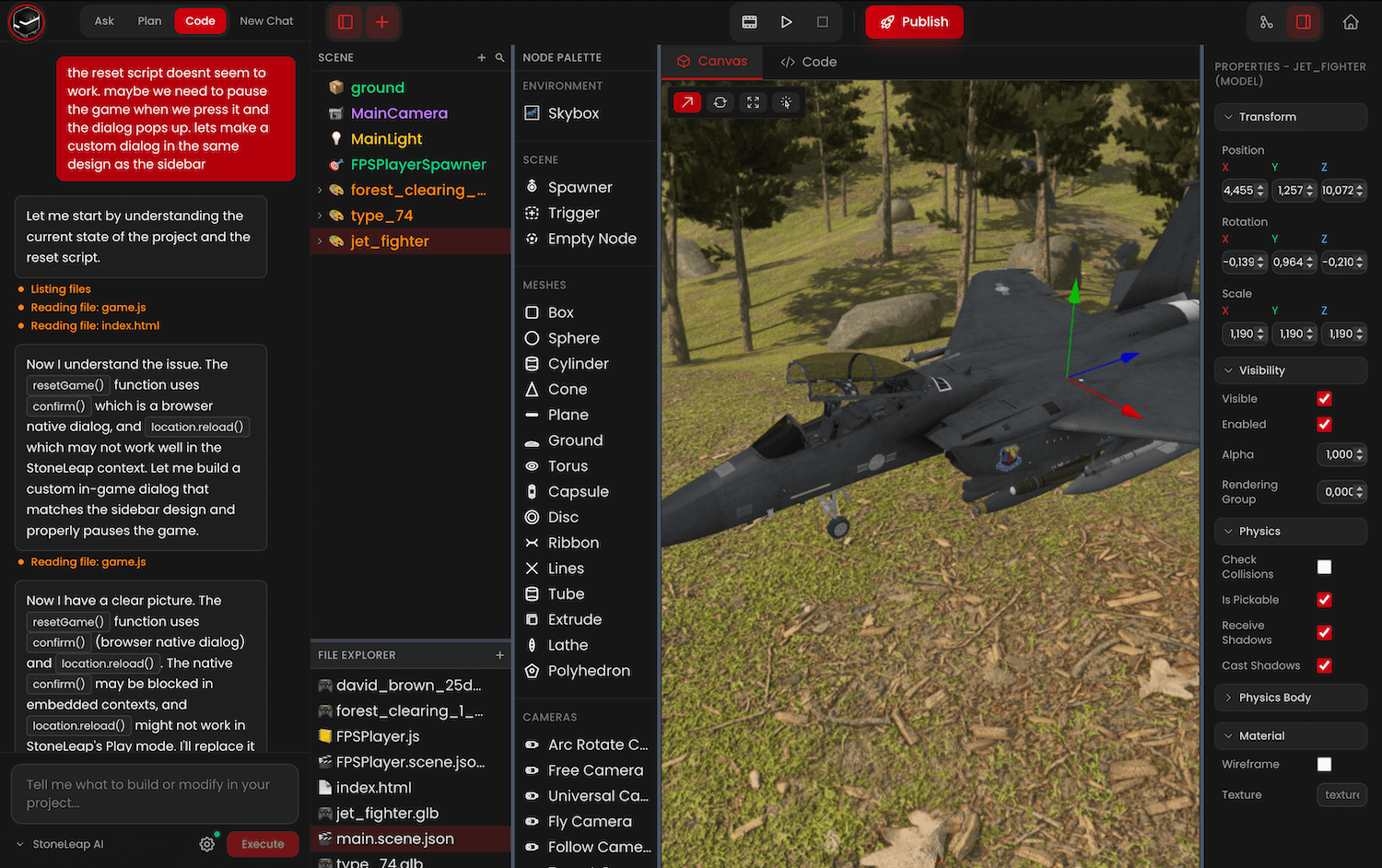Add a Torus mesh

point(567,466)
